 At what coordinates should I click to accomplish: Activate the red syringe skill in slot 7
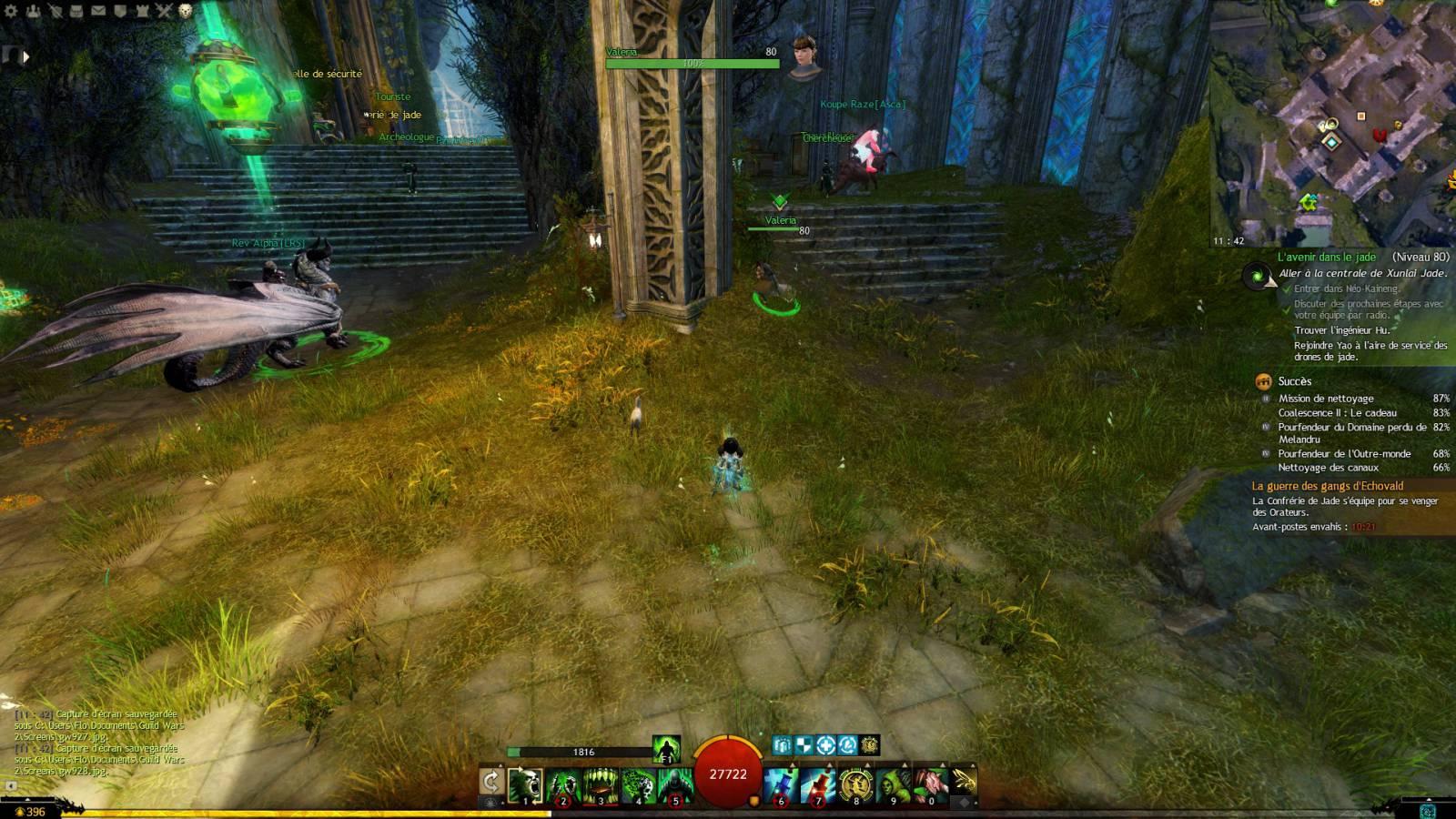tap(818, 785)
